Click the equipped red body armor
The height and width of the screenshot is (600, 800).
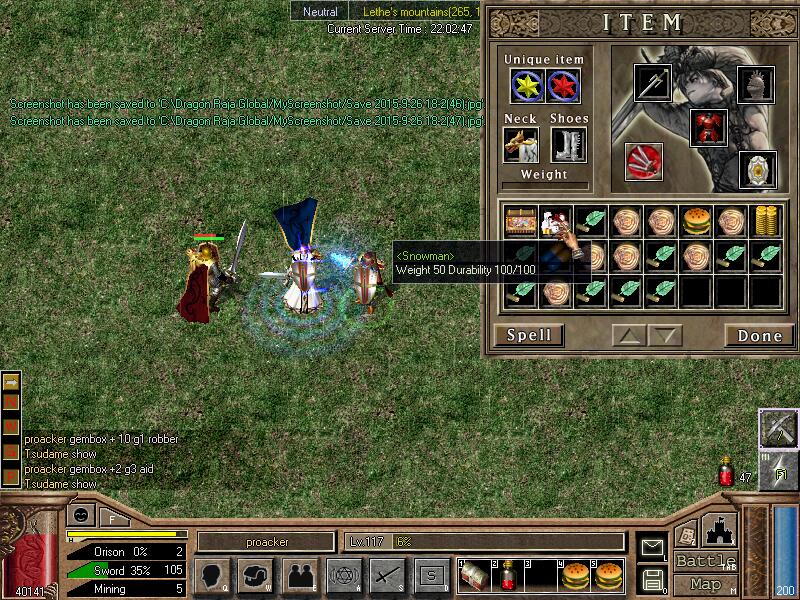click(x=708, y=127)
